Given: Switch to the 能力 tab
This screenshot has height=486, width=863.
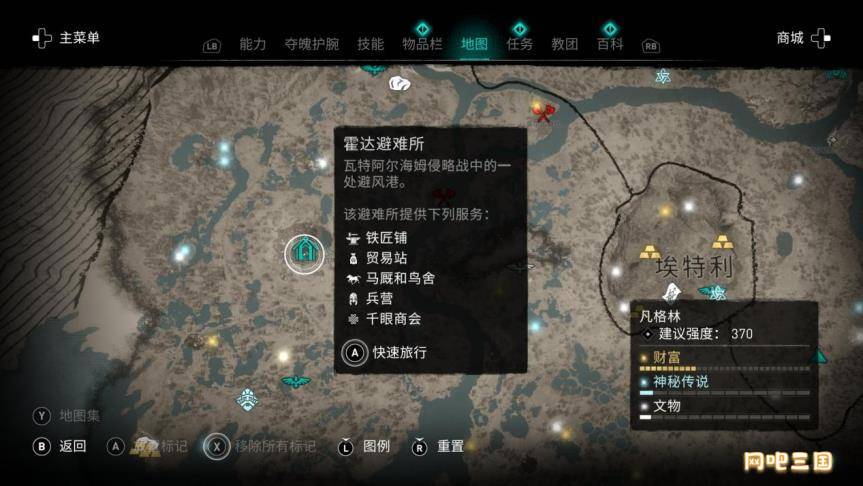Looking at the screenshot, I should pyautogui.click(x=253, y=44).
